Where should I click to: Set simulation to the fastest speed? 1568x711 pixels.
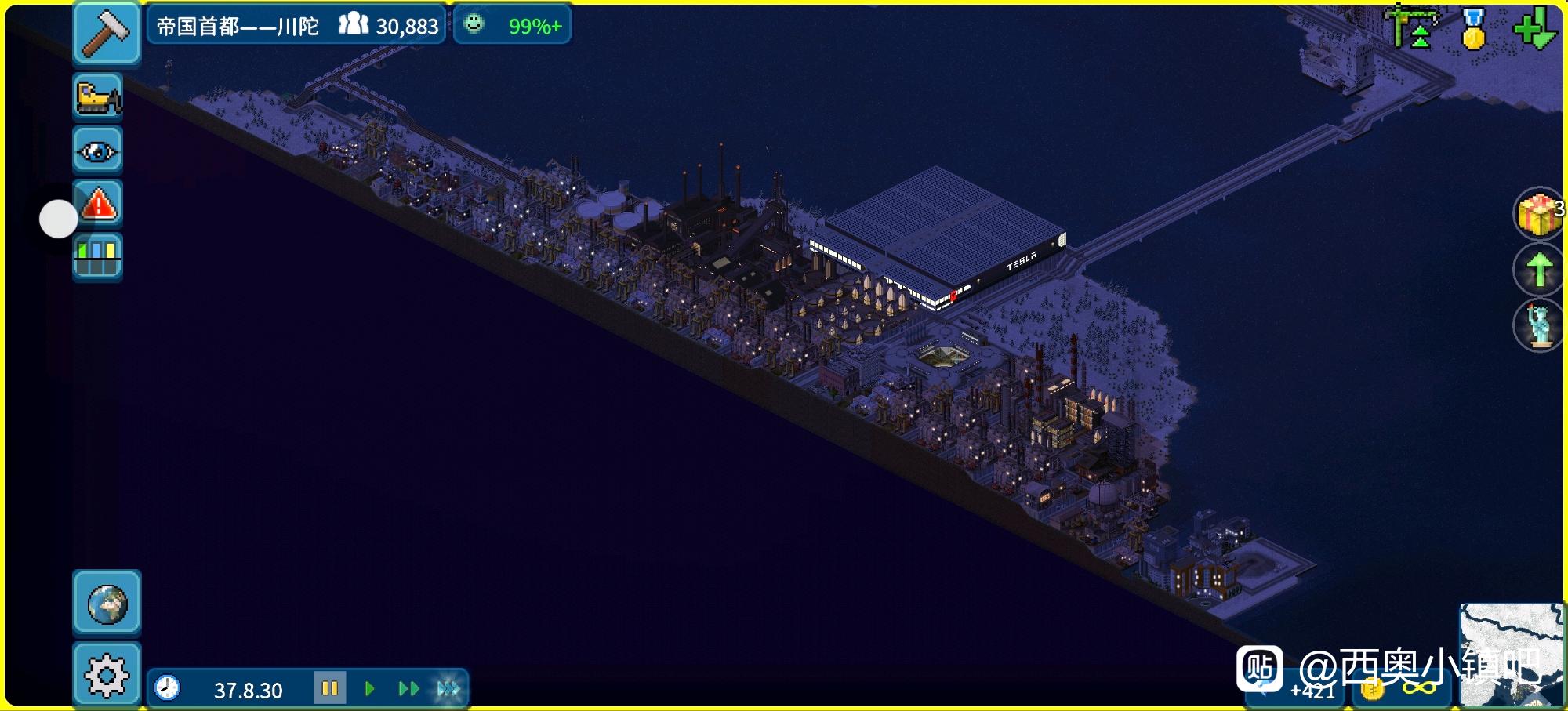(x=448, y=688)
